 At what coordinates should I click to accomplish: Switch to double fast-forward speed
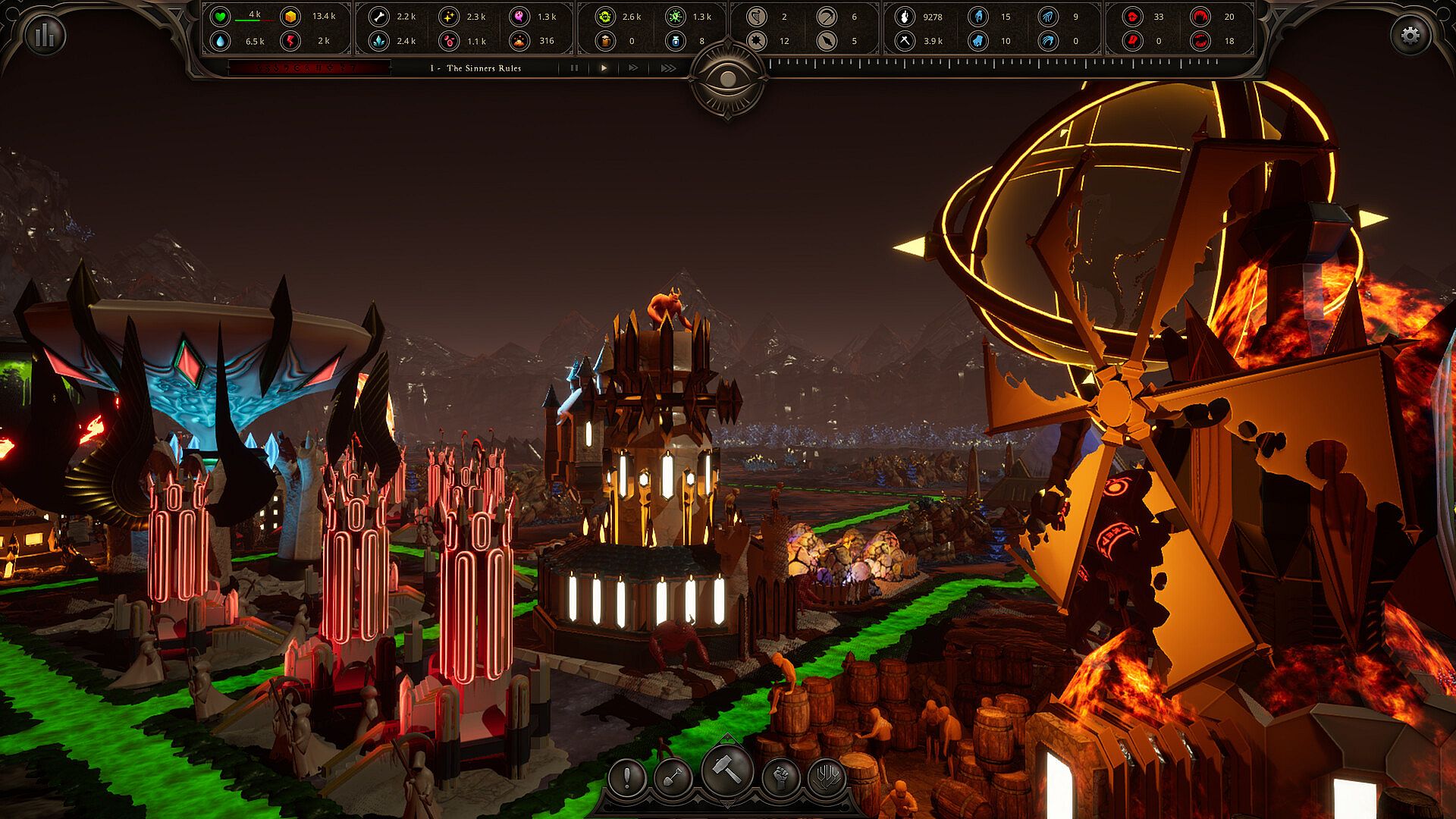pyautogui.click(x=634, y=68)
